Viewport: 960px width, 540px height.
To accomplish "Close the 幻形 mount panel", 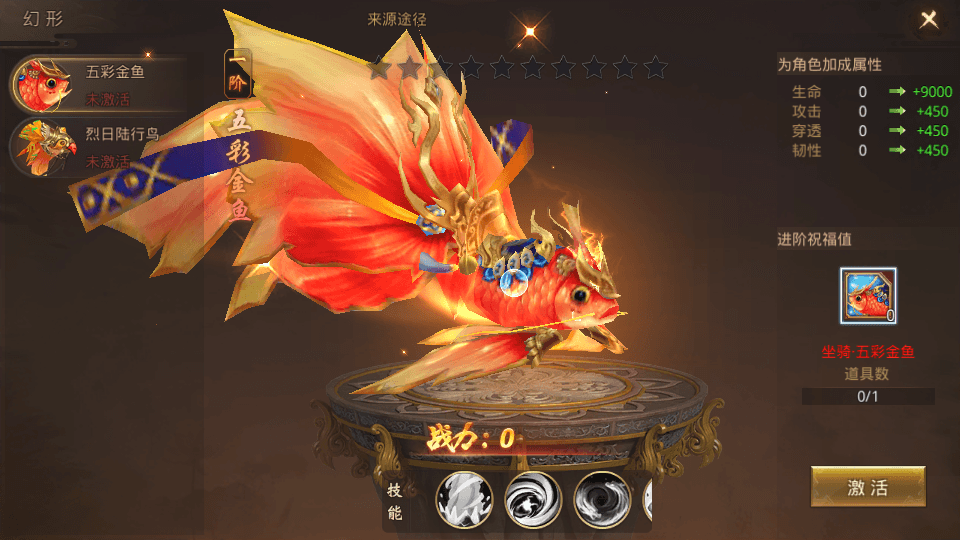I will (929, 19).
